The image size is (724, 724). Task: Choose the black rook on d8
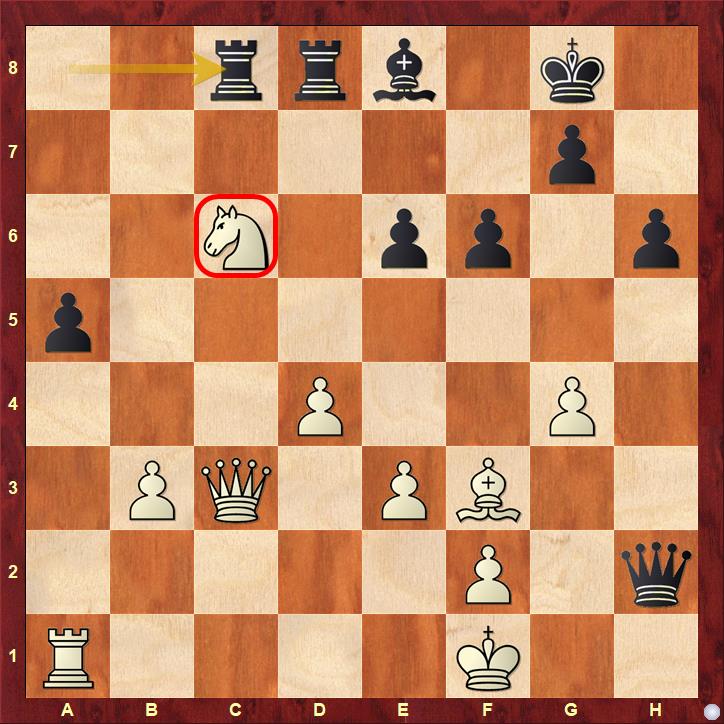click(320, 68)
